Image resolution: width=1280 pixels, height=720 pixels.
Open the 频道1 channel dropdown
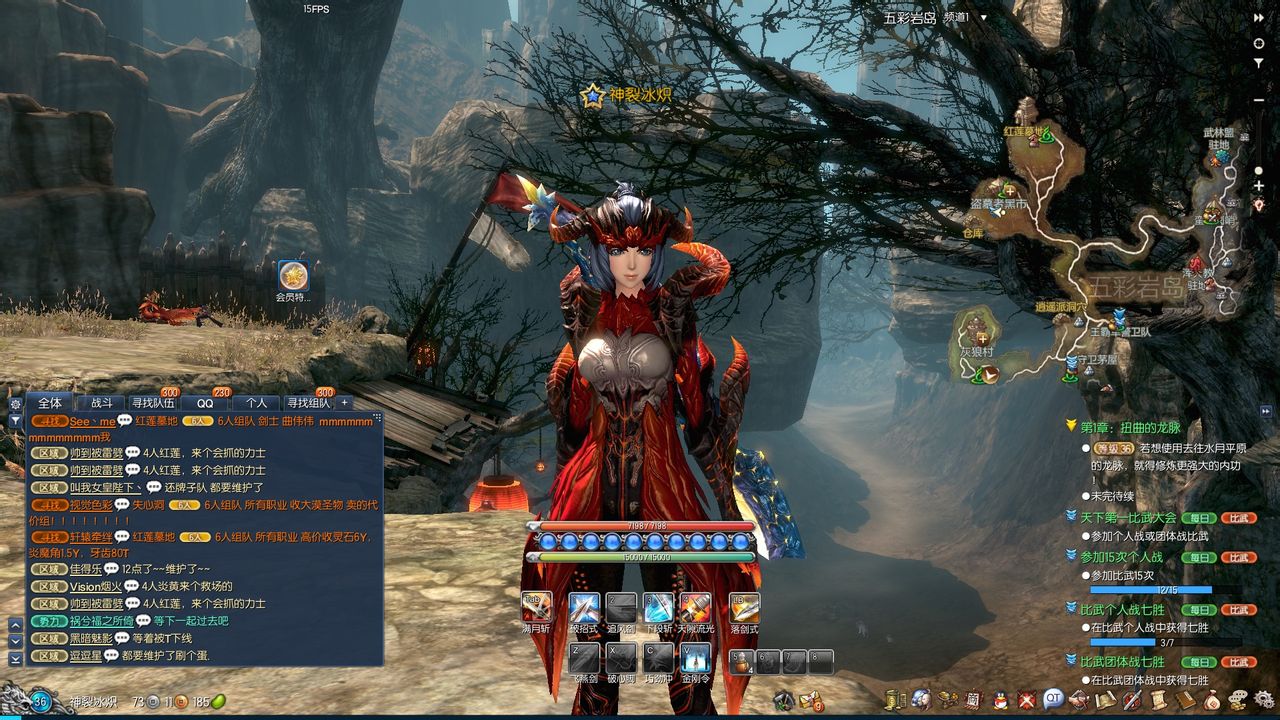pos(983,17)
